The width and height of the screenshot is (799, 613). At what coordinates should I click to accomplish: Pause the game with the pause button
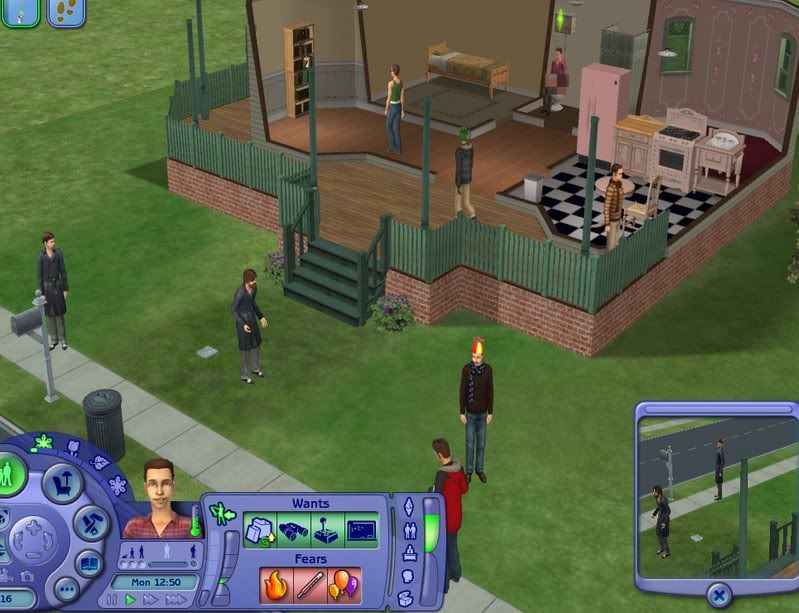pyautogui.click(x=113, y=600)
